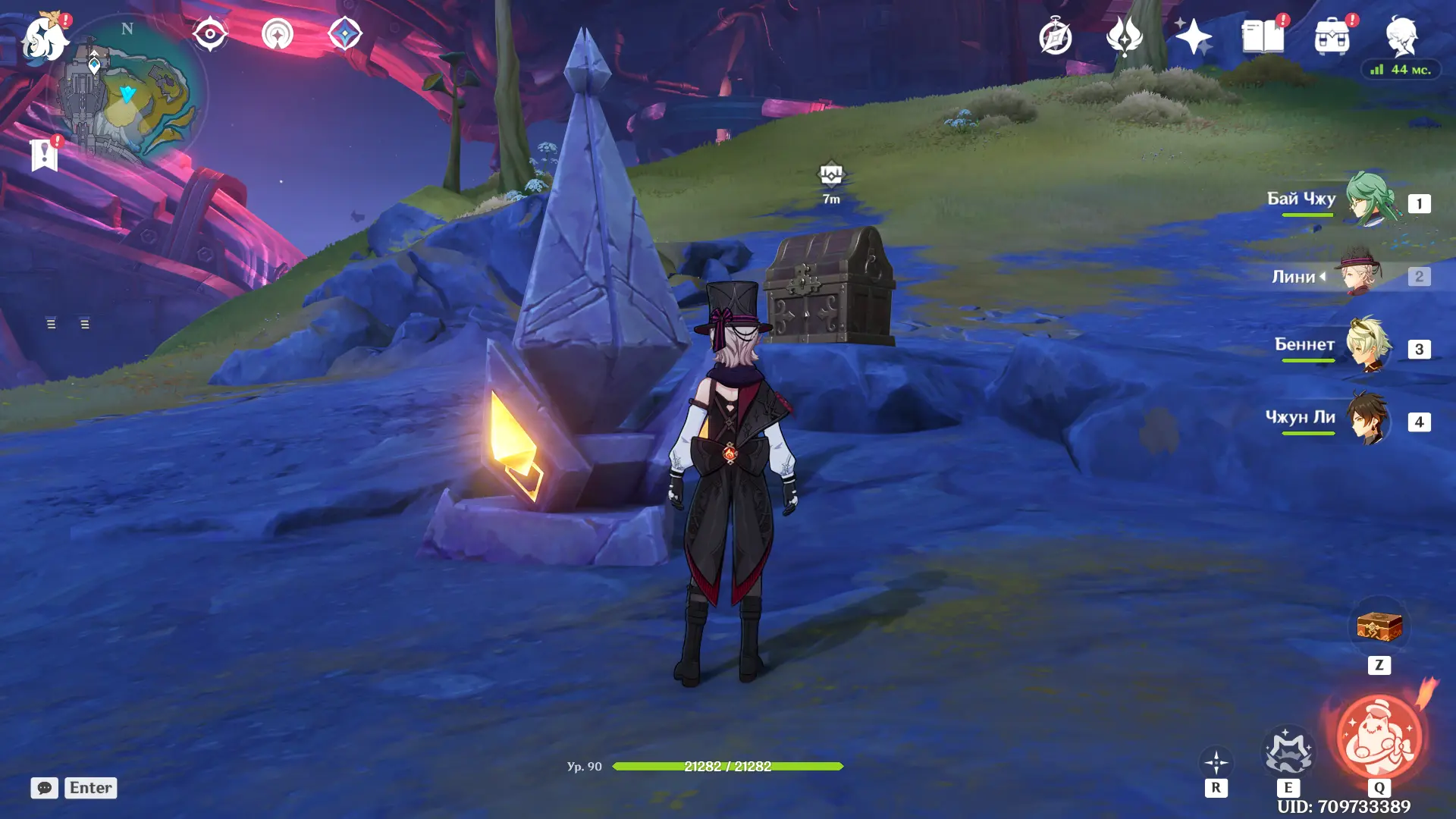Use the treasure chest gadget
Viewport: 1456px width, 819px height.
click(x=1379, y=628)
